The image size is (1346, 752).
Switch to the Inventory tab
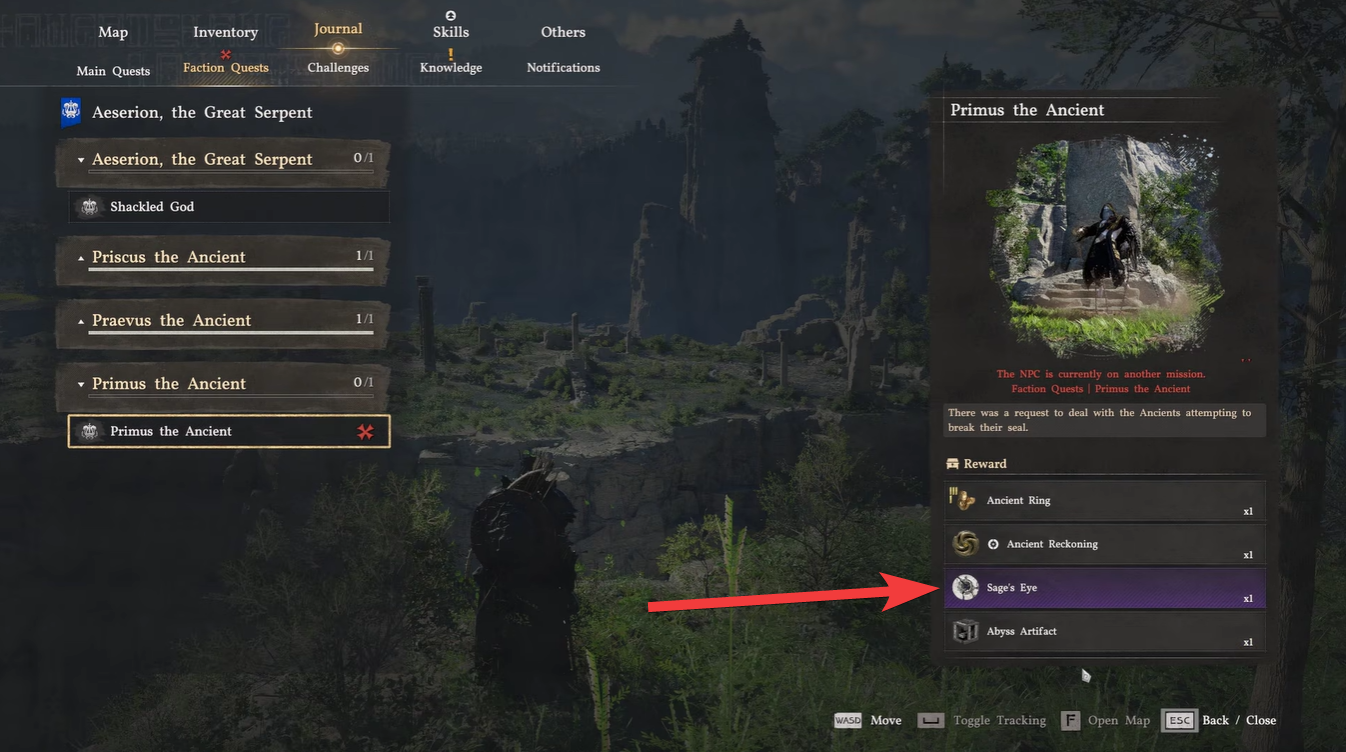click(225, 31)
